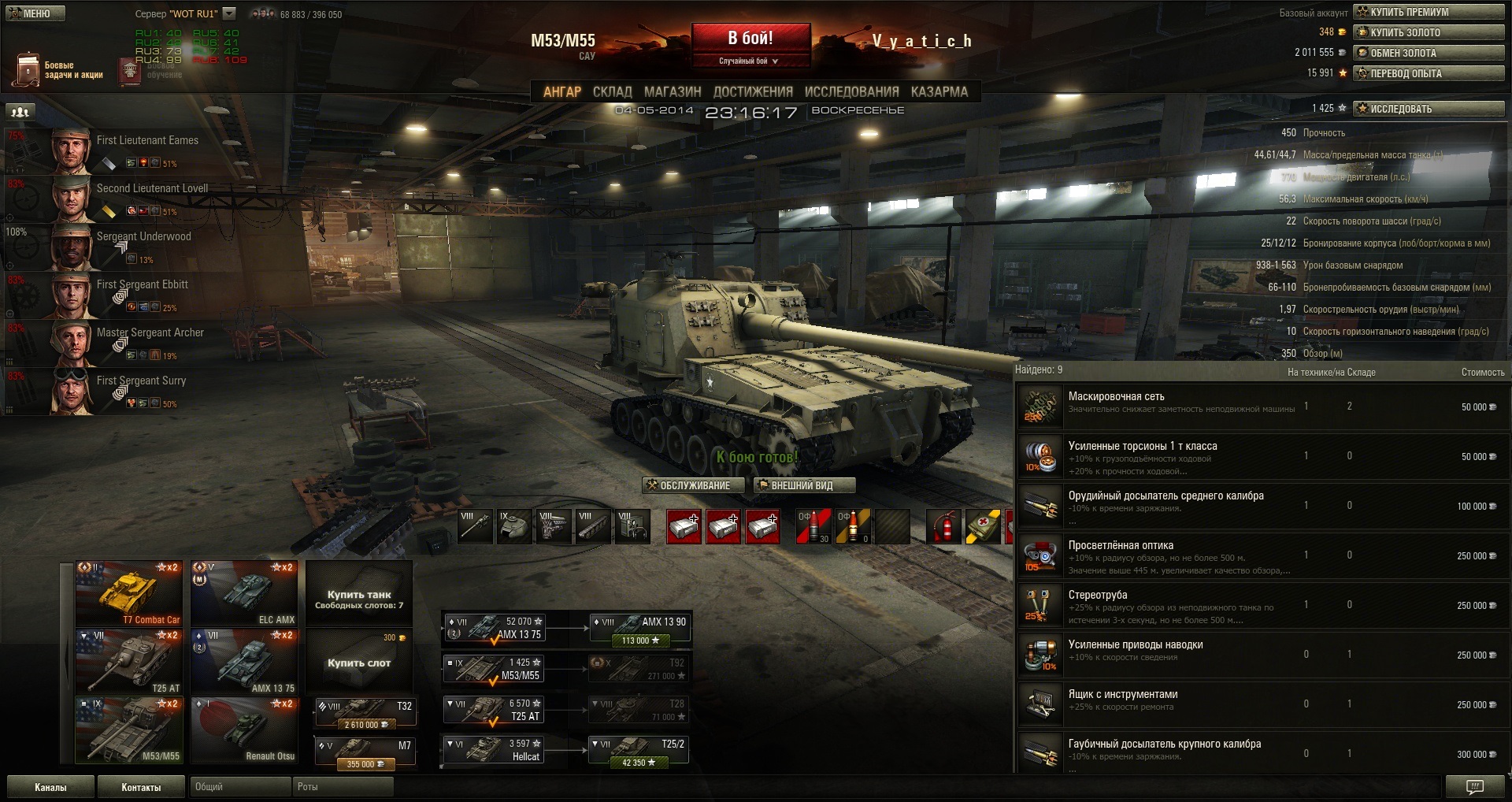1512x802 pixels.
Task: Open ОБСЛУЖИВАНИЕ vehicle service
Action: [x=687, y=485]
